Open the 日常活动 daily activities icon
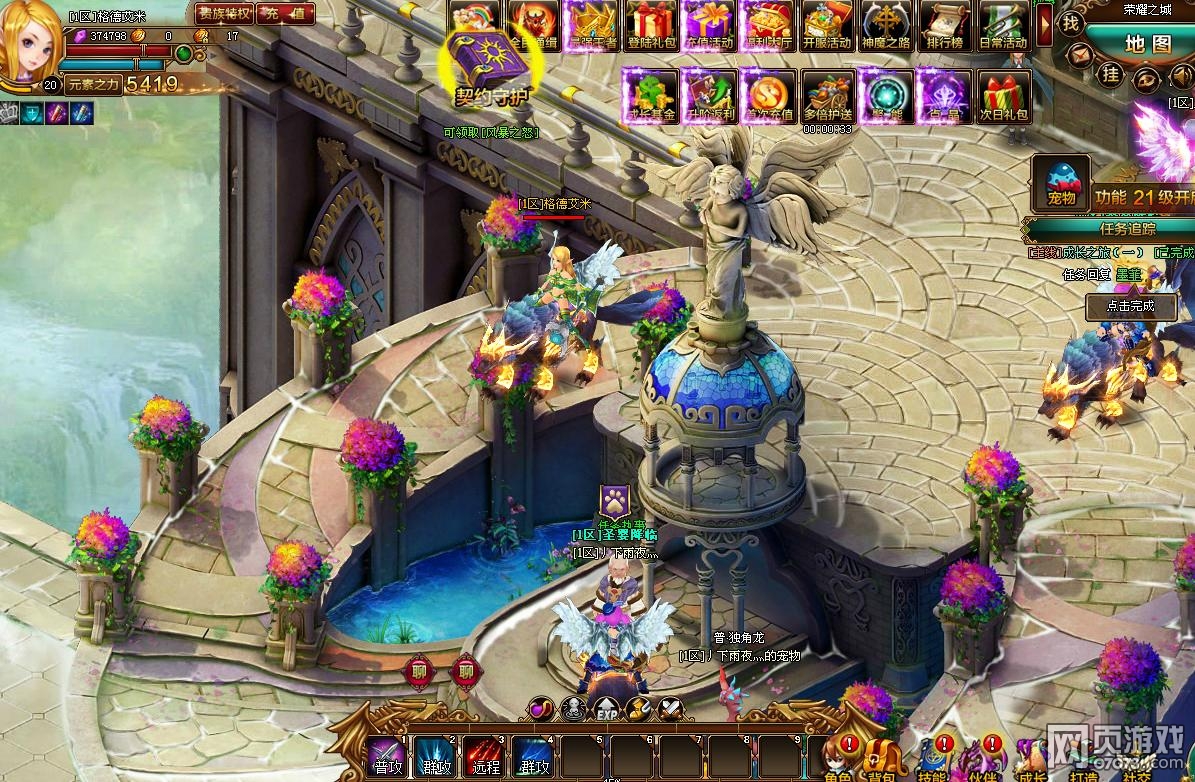This screenshot has height=782, width=1195. pos(1003,25)
